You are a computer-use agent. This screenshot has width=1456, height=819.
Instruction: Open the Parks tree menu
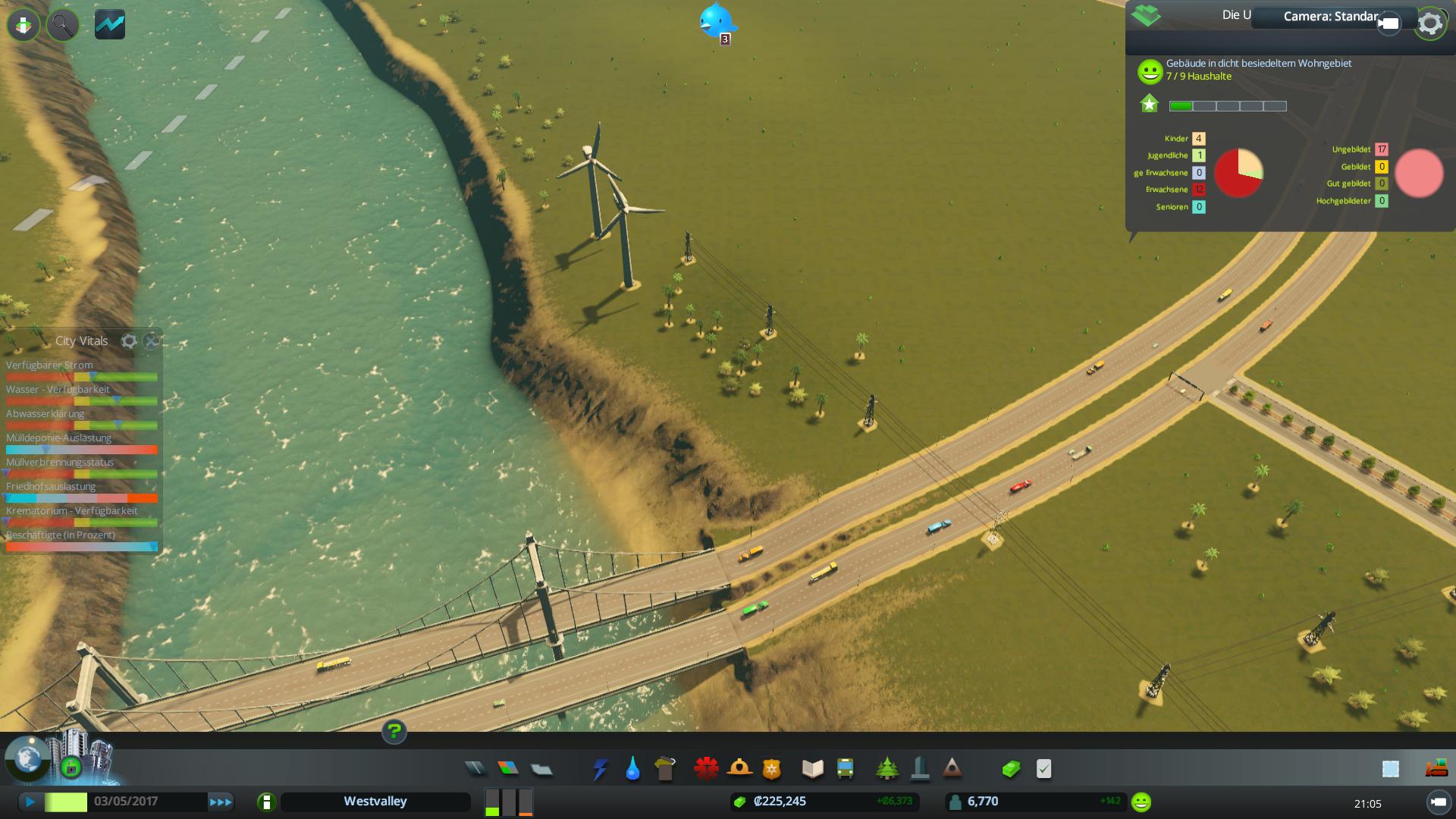pyautogui.click(x=886, y=769)
